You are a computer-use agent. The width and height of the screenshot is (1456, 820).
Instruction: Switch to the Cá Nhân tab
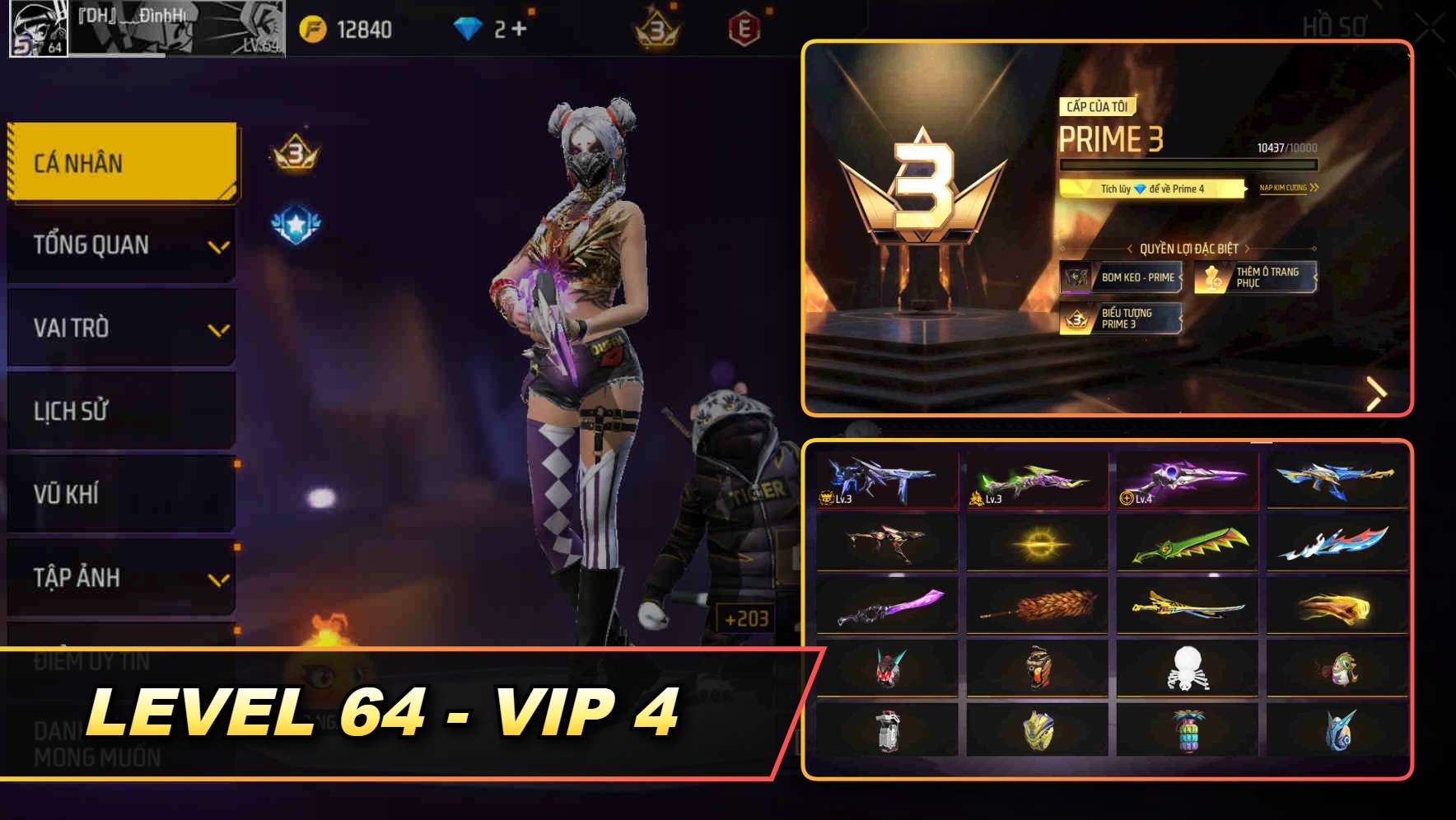[x=119, y=162]
